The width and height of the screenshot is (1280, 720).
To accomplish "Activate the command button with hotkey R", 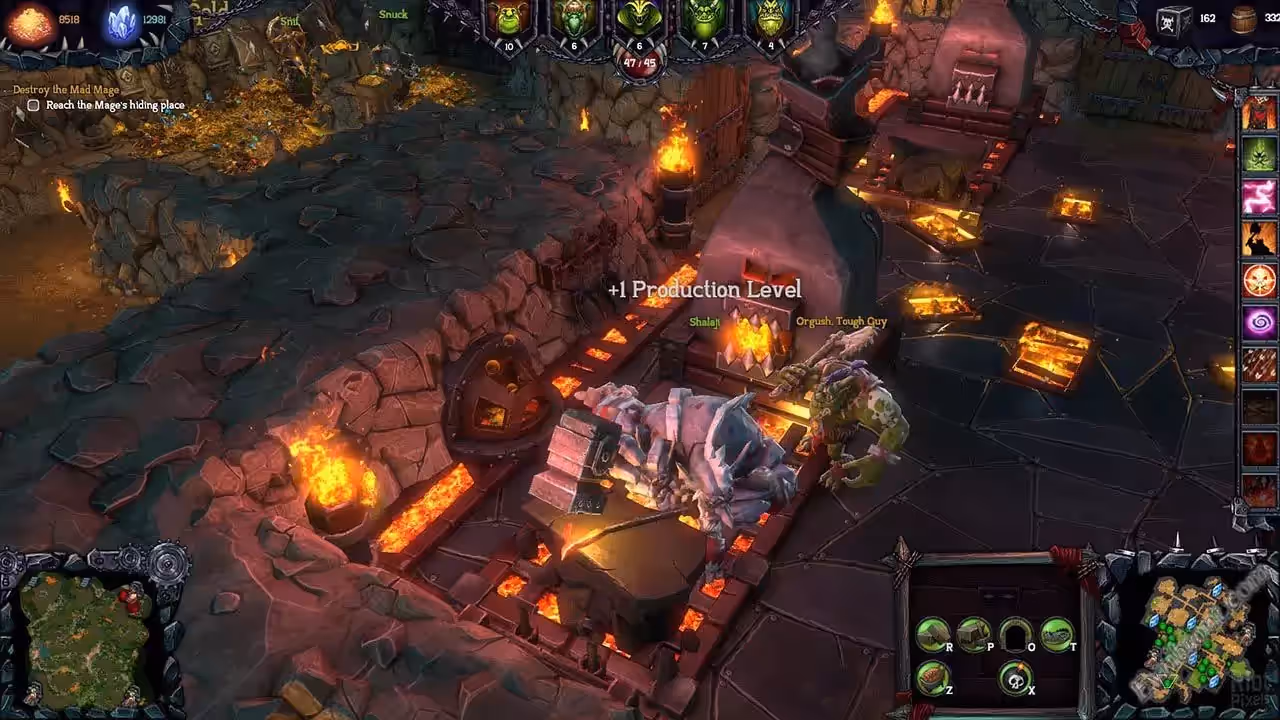I will (933, 633).
